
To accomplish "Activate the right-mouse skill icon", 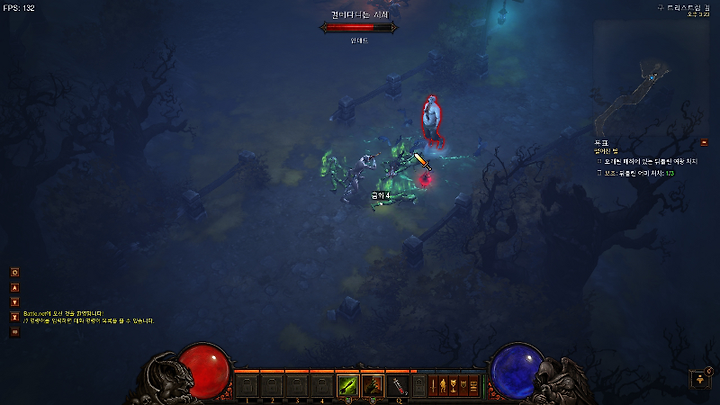I will [372, 384].
